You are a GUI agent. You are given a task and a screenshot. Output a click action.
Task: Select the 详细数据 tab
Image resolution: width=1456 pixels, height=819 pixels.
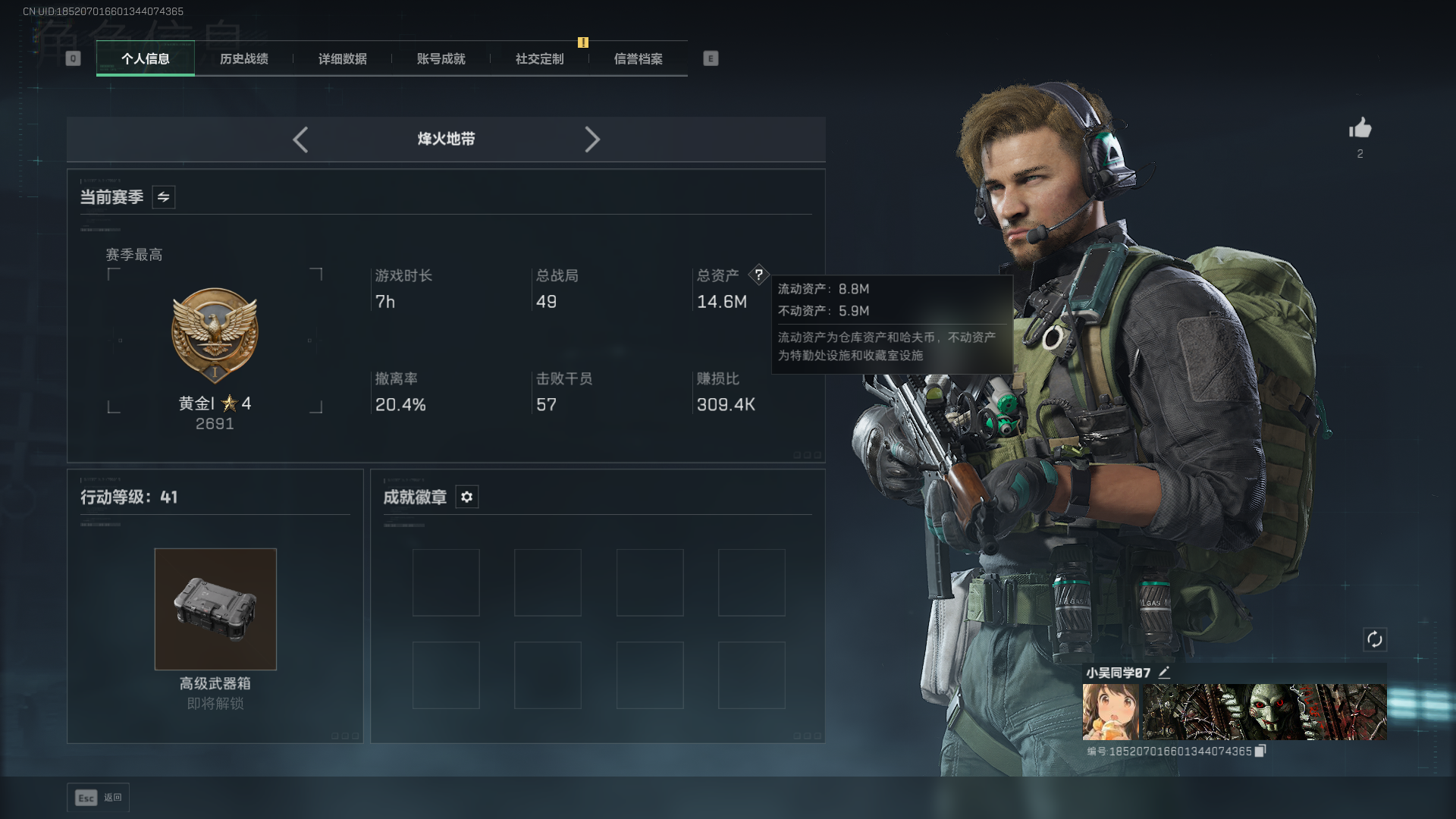pos(342,59)
